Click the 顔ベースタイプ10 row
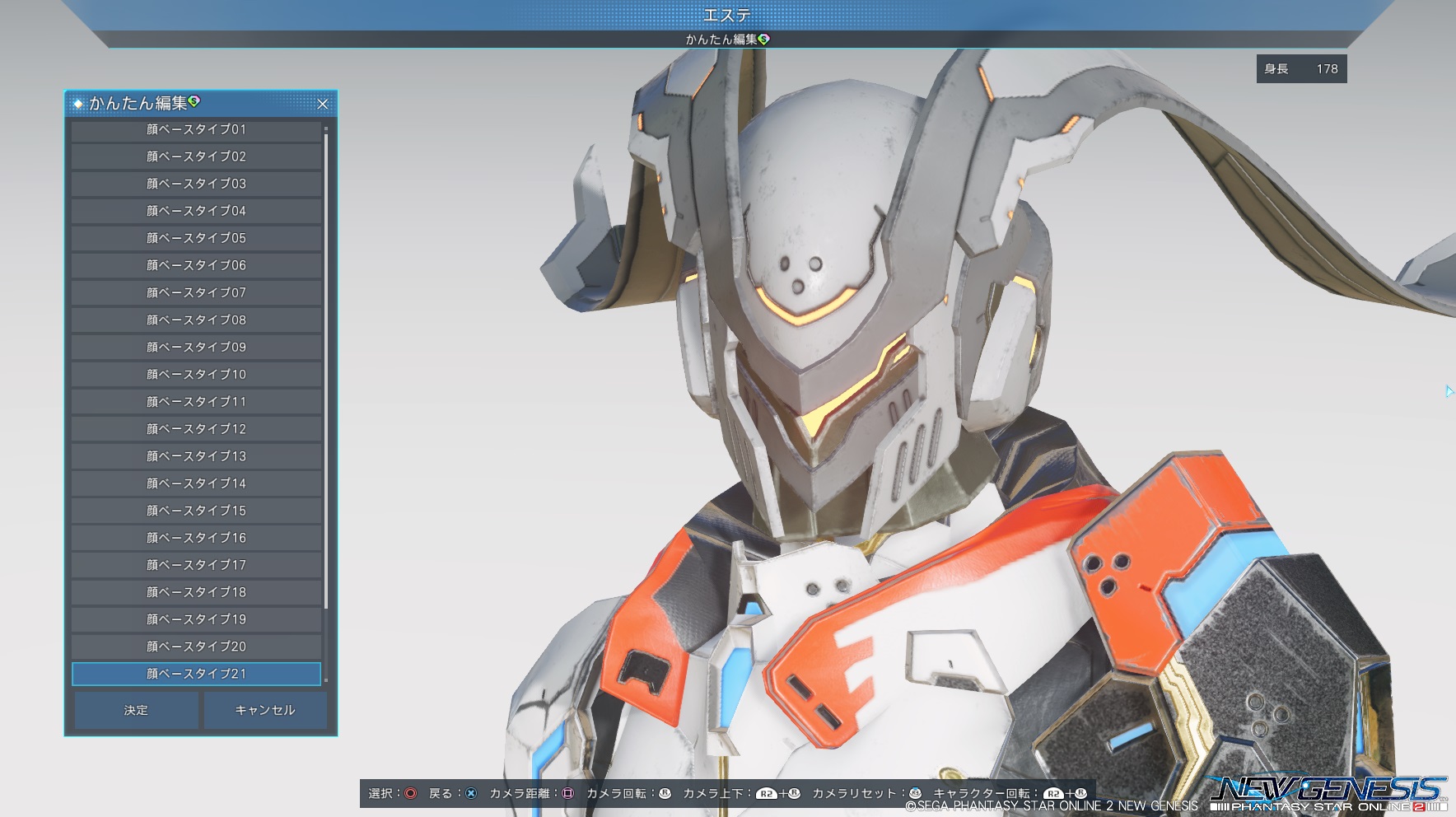This screenshot has width=1456, height=817. coord(196,374)
